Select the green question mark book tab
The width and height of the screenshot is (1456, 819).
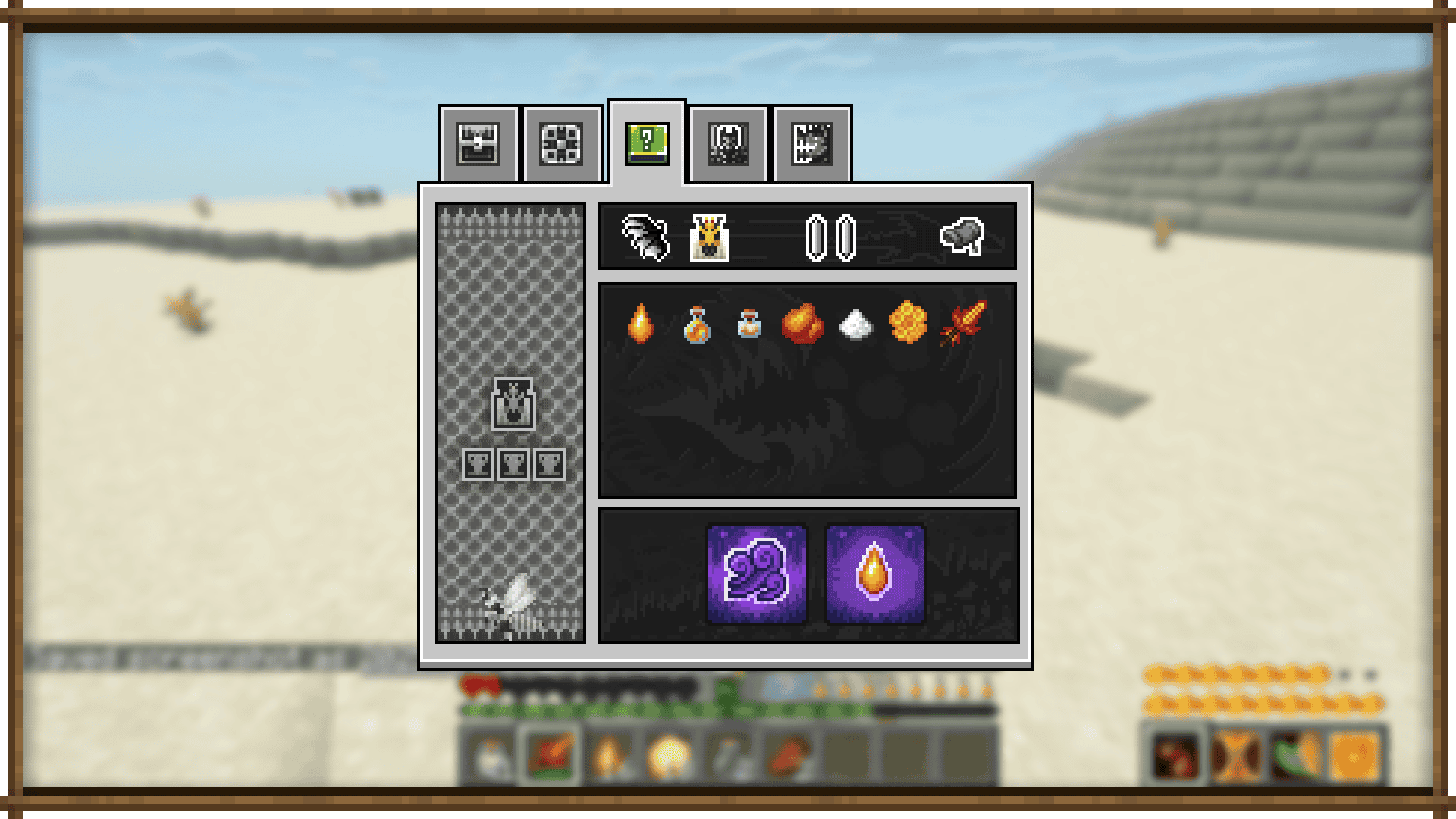pos(647,143)
